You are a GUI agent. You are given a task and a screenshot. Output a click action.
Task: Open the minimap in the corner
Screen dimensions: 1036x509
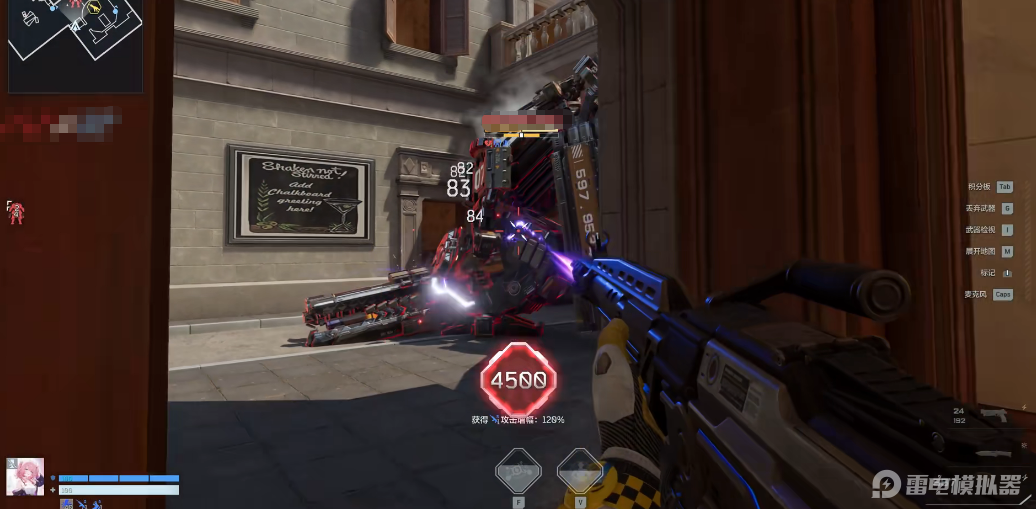[75, 45]
